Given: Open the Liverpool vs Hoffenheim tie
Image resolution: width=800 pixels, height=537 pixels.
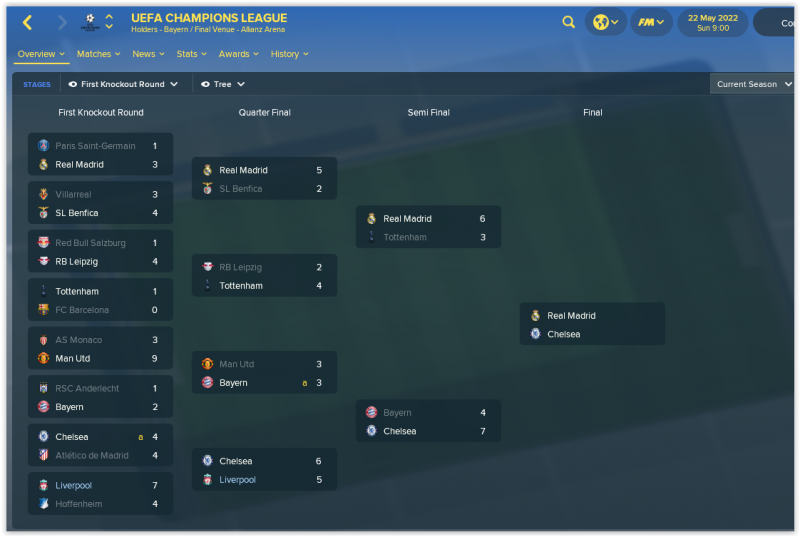Looking at the screenshot, I should click(x=100, y=495).
